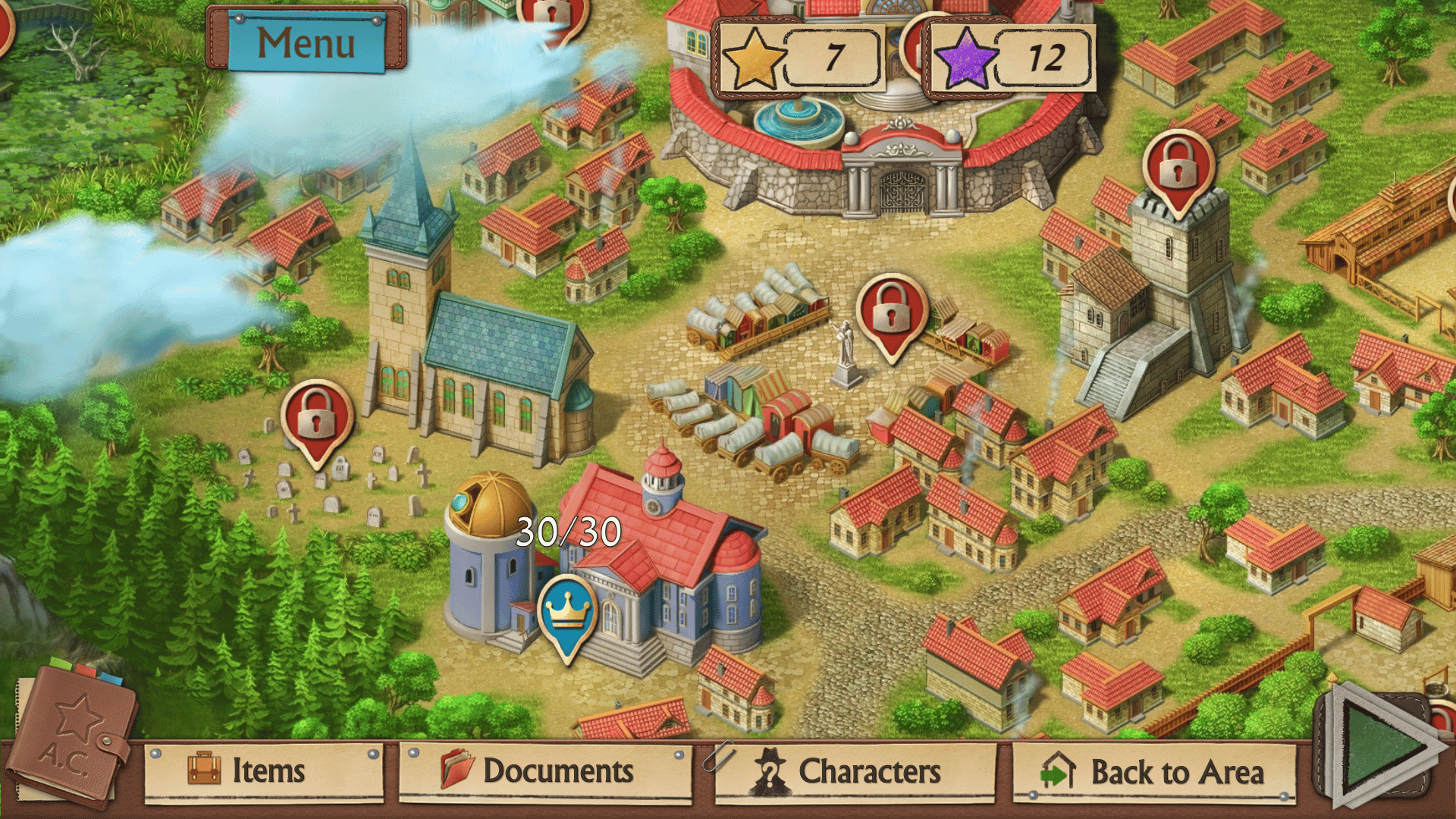Show the Documents folder

(545, 771)
